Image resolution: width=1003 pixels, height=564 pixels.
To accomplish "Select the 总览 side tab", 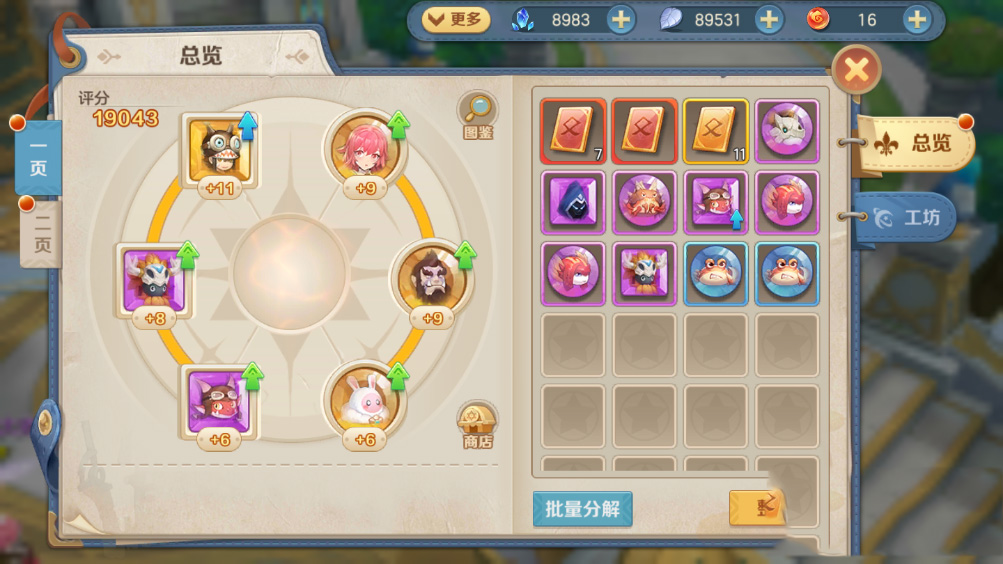I will [x=916, y=143].
